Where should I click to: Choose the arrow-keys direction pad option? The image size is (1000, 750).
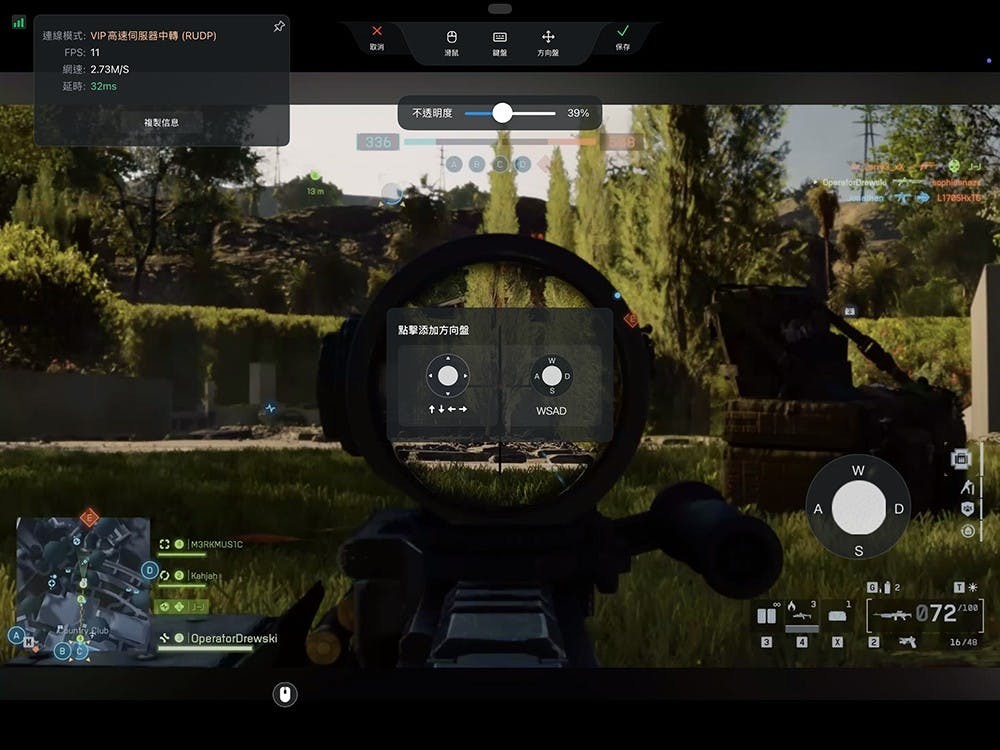tap(448, 384)
